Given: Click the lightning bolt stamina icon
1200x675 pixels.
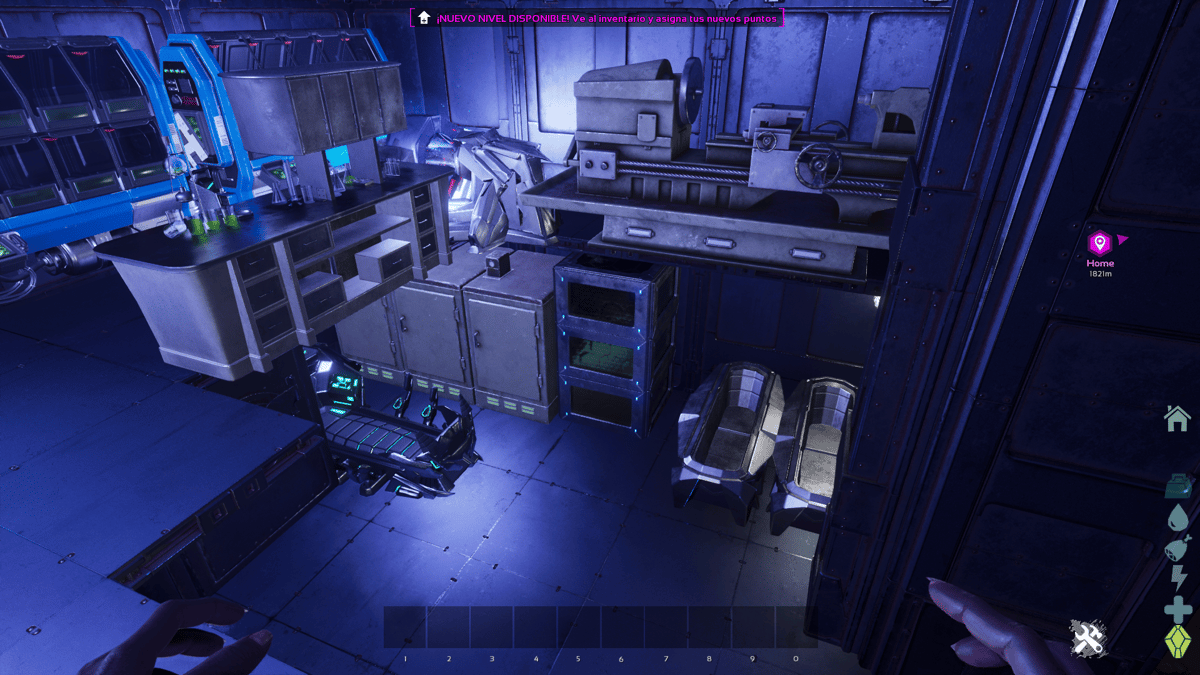Looking at the screenshot, I should tap(1178, 578).
